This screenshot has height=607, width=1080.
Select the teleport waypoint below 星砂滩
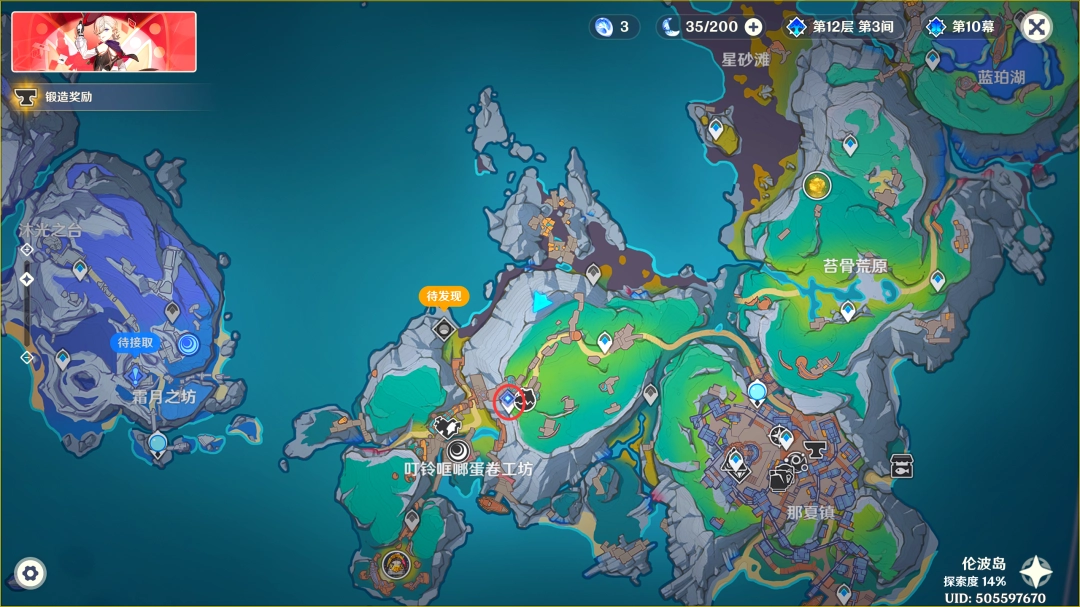tap(716, 129)
